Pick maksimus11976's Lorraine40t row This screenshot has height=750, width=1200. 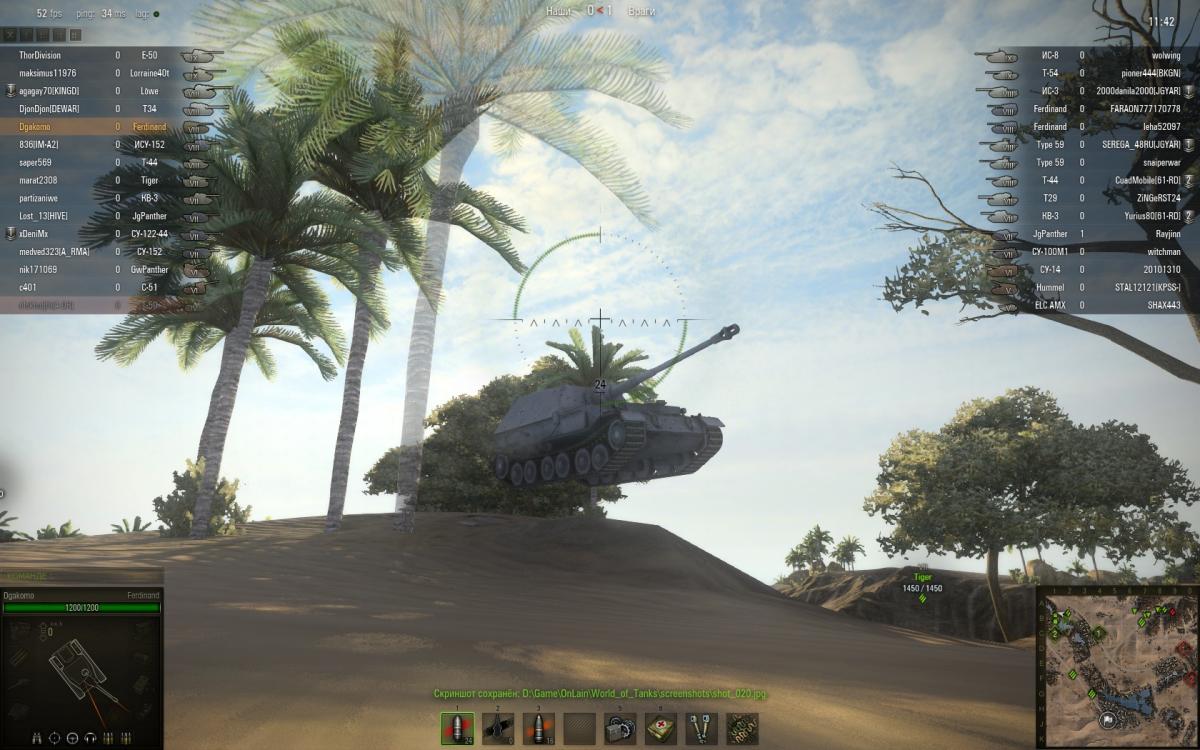pyautogui.click(x=100, y=74)
